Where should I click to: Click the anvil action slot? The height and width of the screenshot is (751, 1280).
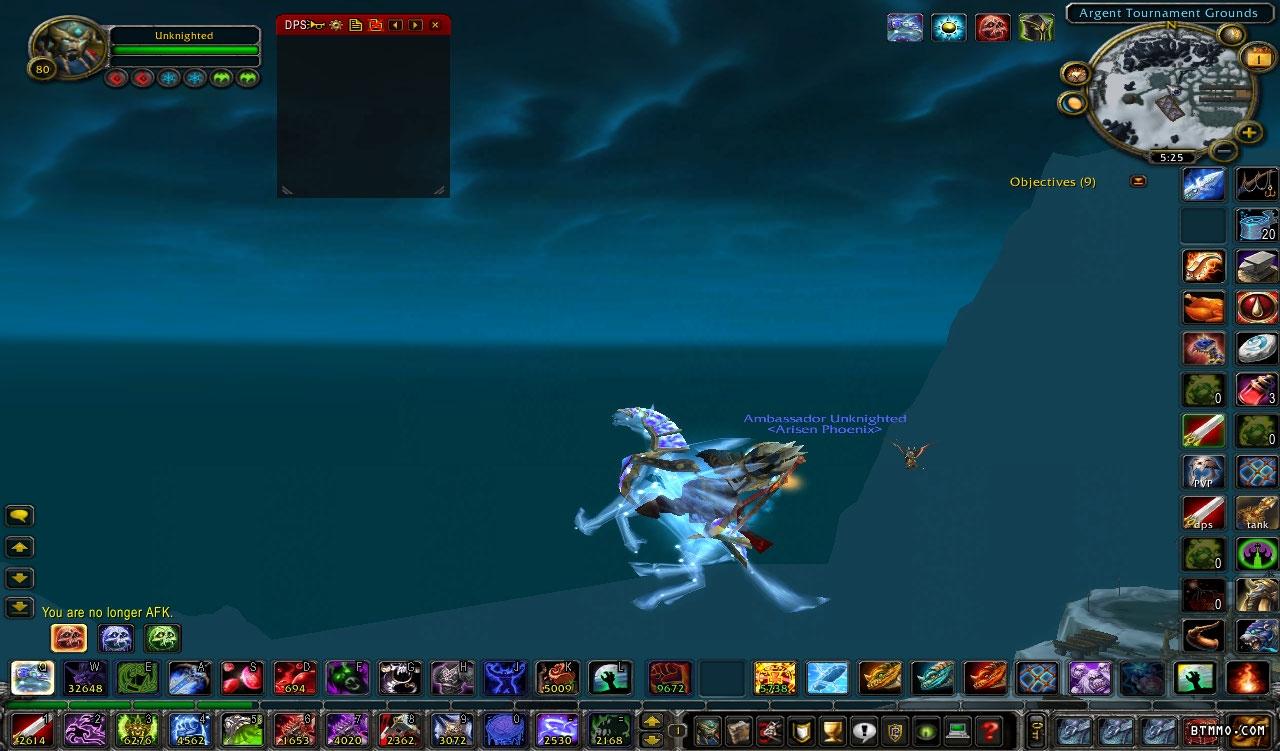tap(1257, 266)
